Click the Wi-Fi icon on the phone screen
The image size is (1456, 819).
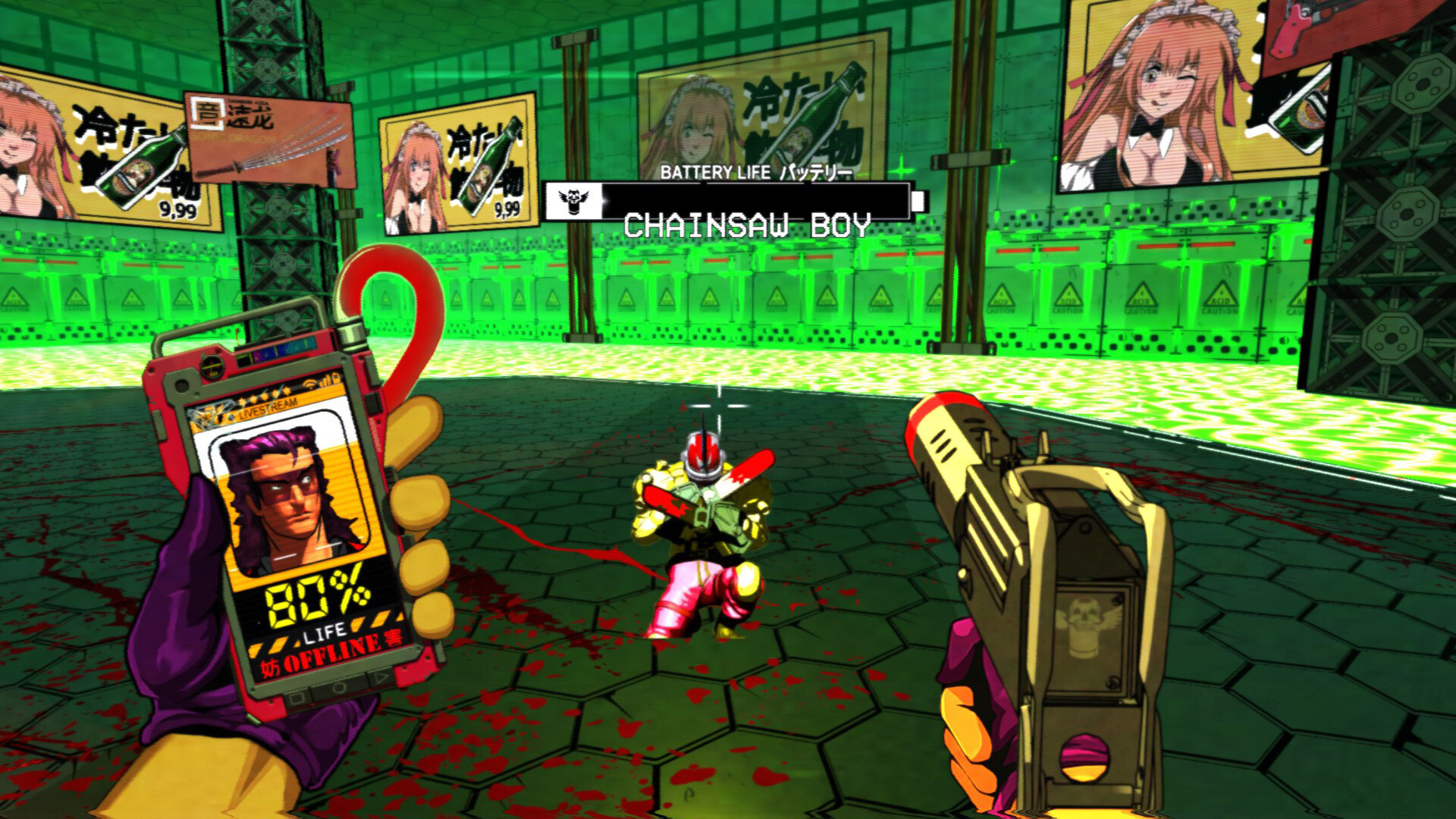click(309, 384)
